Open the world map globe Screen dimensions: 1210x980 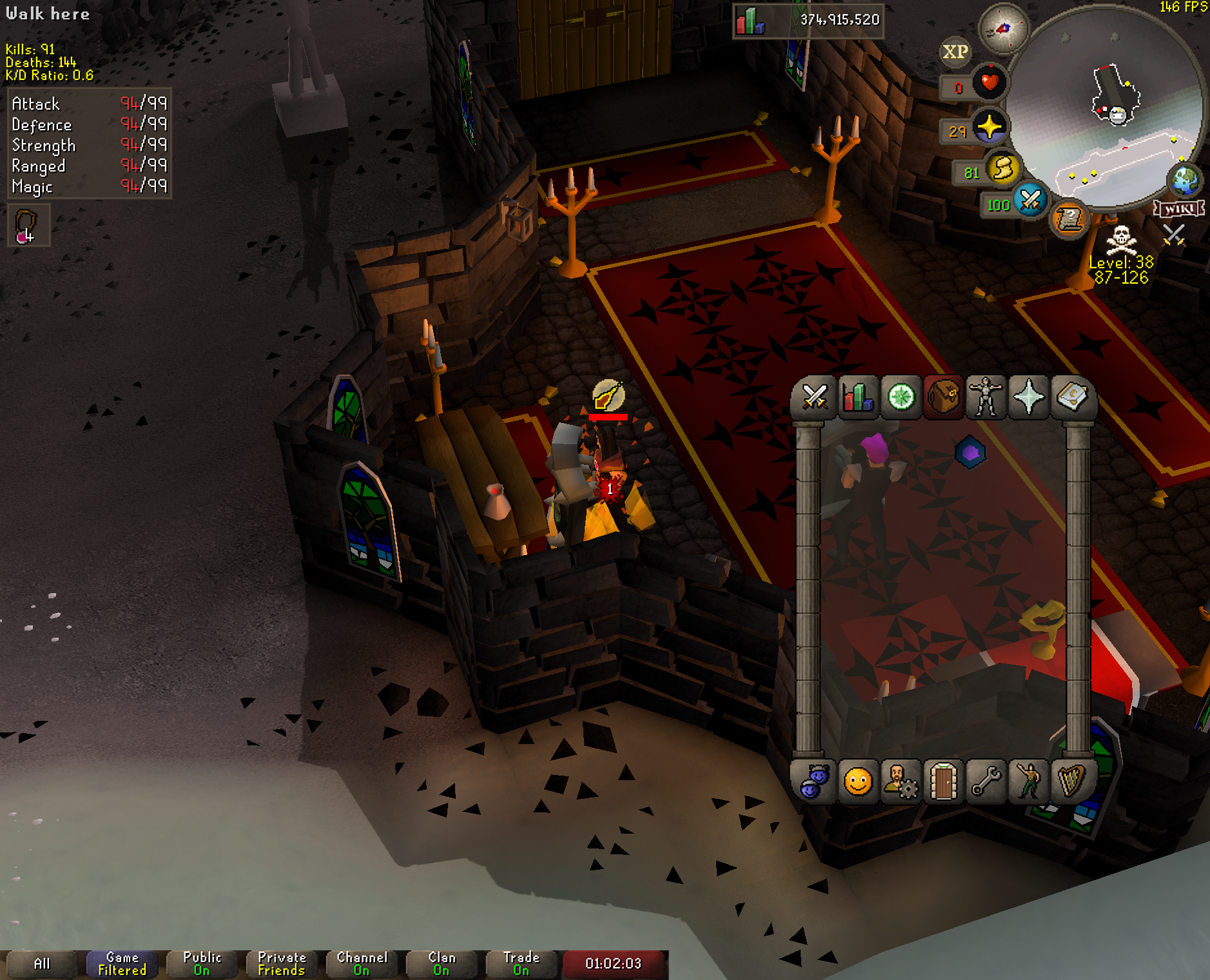[x=1186, y=181]
